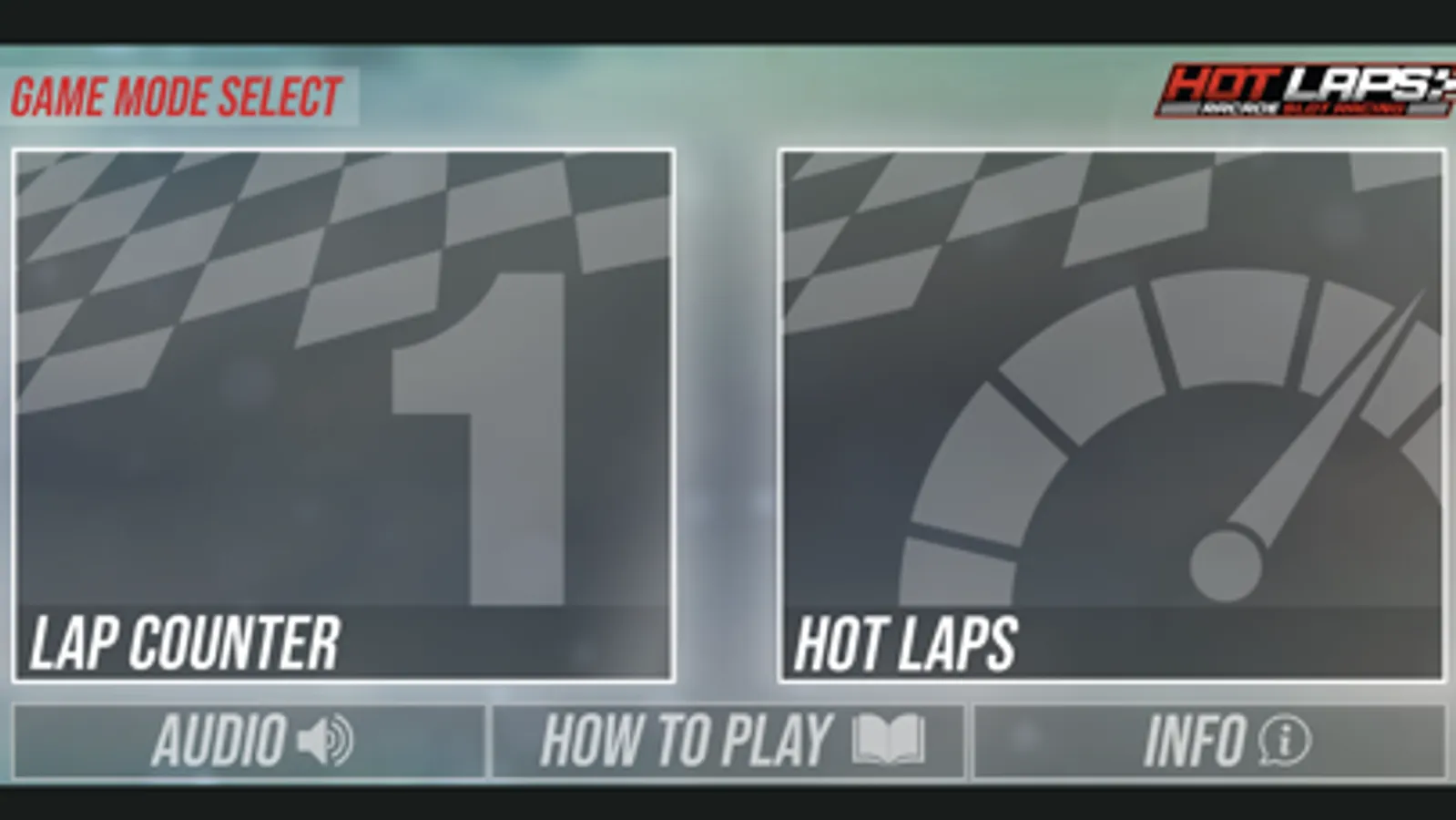View the INFO screen
This screenshot has height=820, width=1456.
click(1211, 740)
